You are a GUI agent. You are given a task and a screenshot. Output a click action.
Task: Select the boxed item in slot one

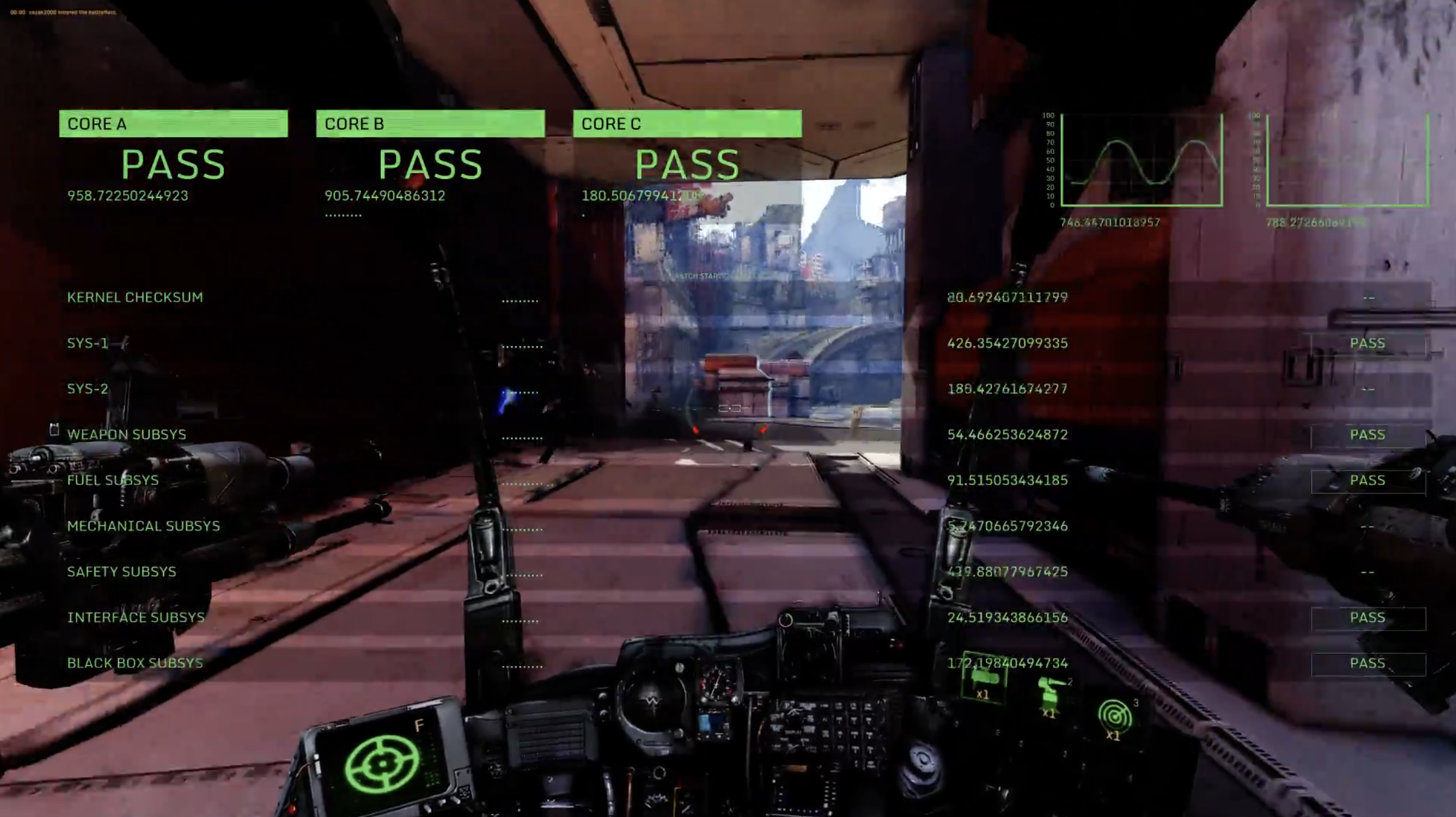983,678
